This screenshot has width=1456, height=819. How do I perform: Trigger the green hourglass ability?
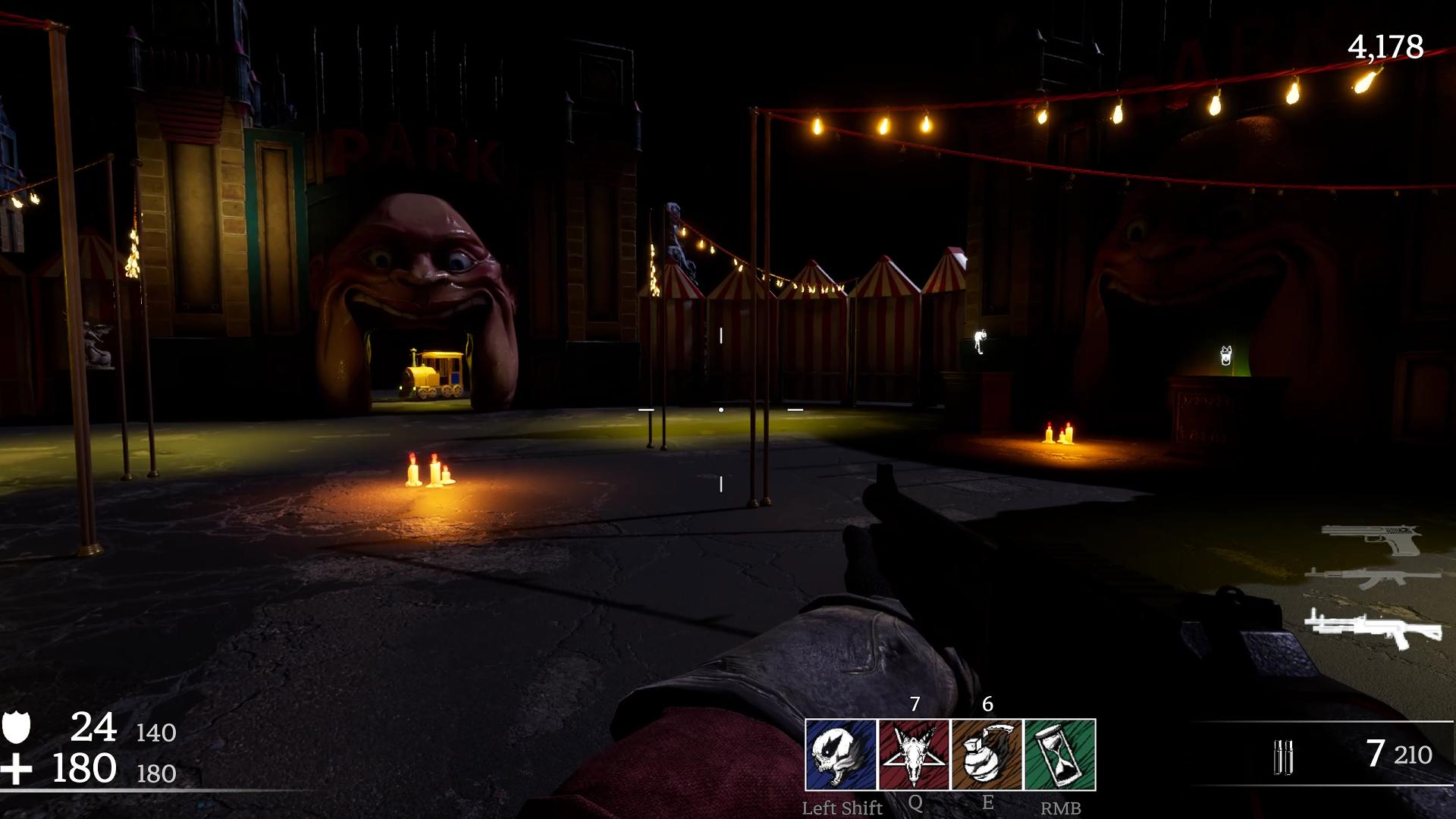[x=1059, y=755]
